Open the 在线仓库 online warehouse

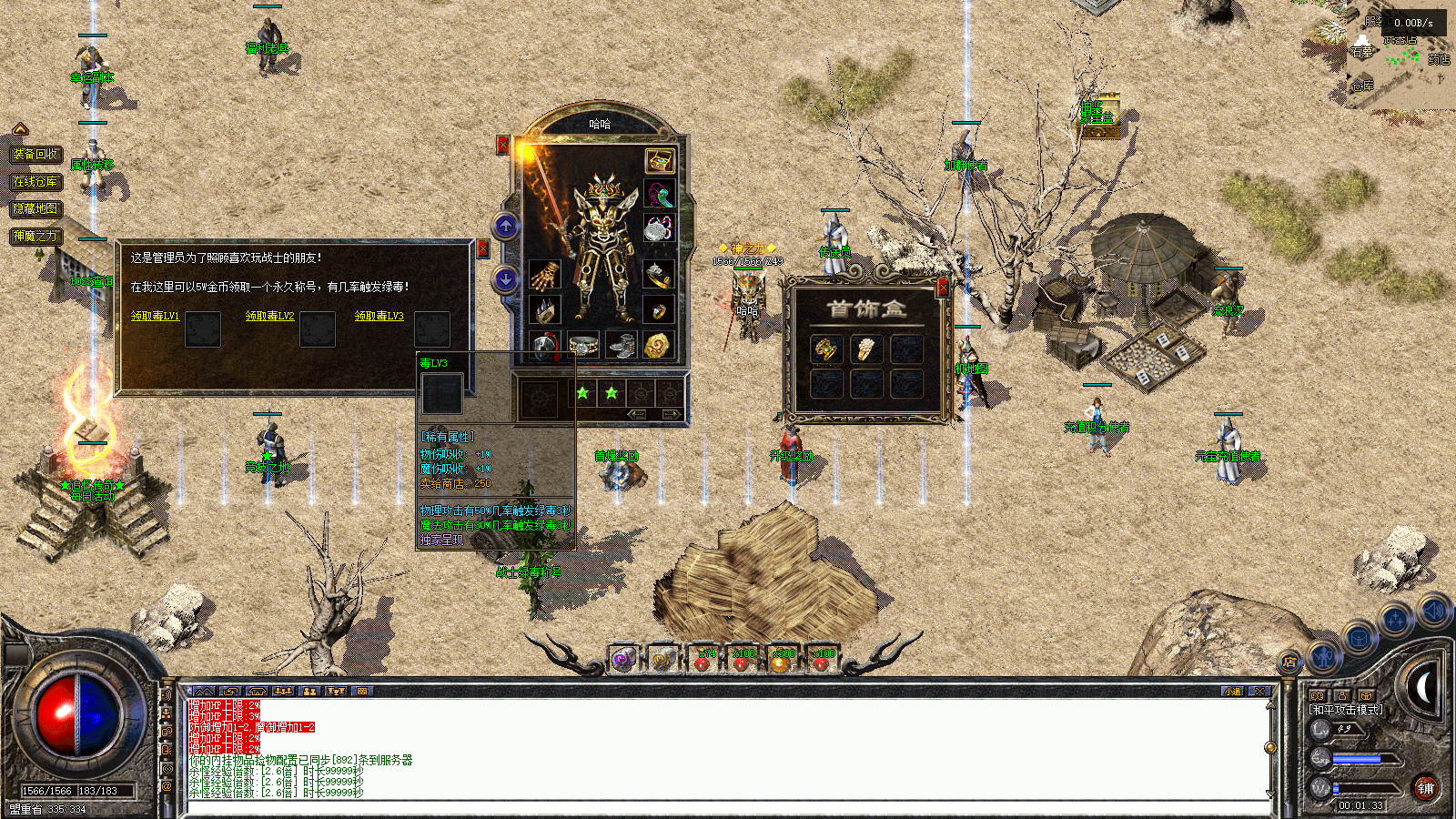point(35,182)
